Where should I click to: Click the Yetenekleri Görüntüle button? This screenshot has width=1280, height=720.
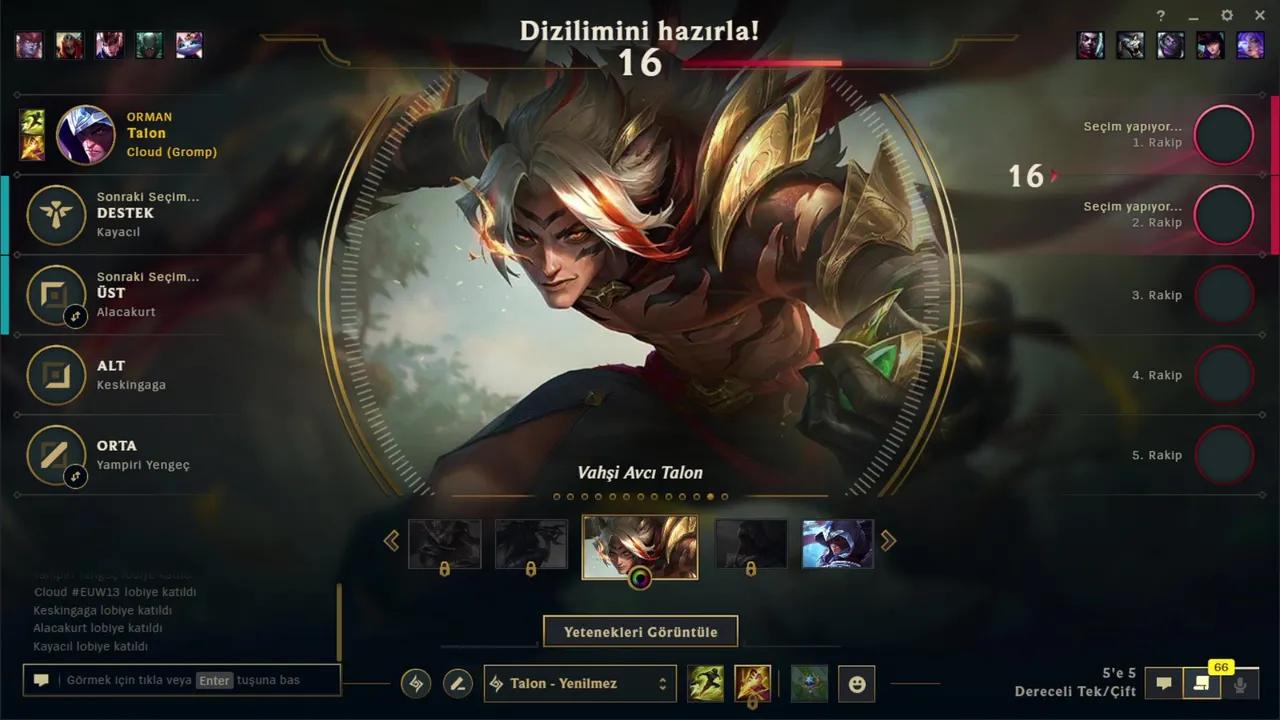pyautogui.click(x=640, y=631)
